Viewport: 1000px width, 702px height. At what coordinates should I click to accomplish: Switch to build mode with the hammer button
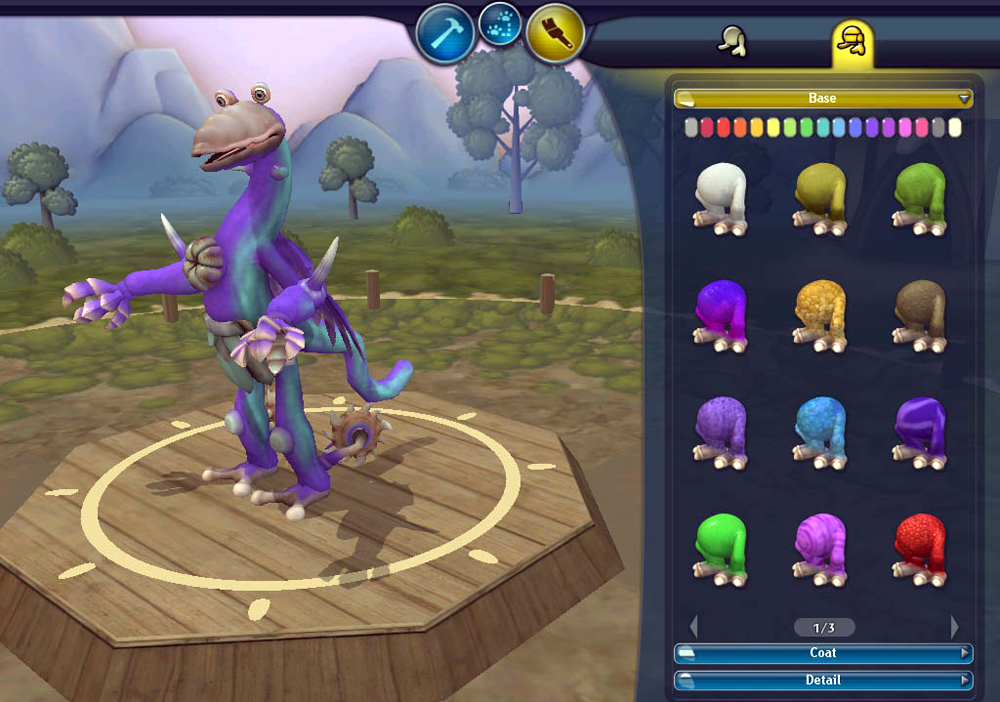coord(445,32)
